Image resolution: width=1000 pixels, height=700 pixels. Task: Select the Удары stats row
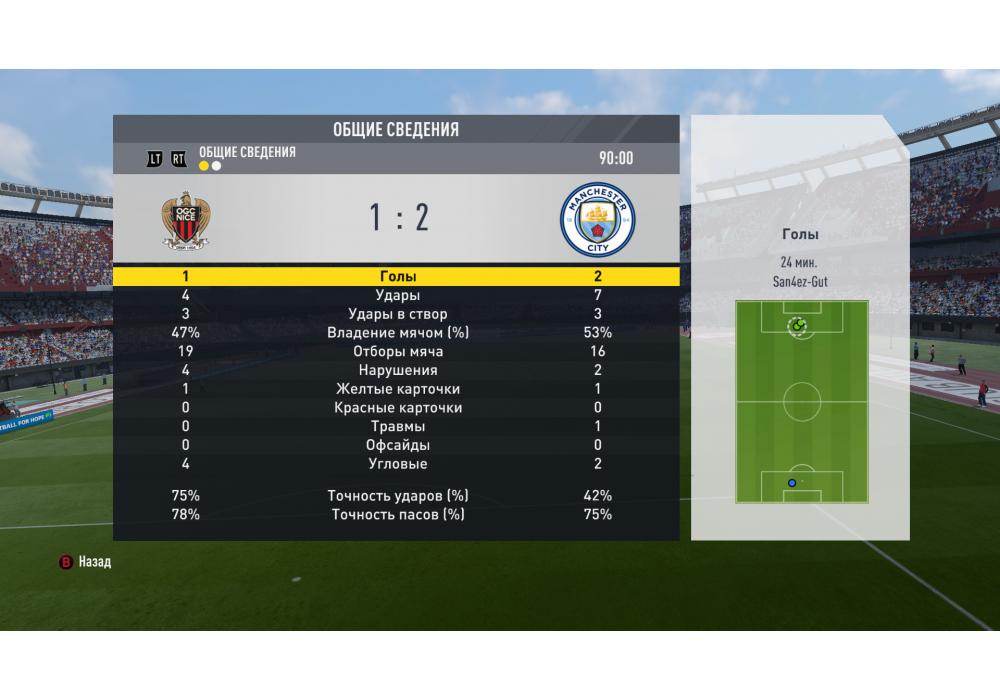[397, 295]
